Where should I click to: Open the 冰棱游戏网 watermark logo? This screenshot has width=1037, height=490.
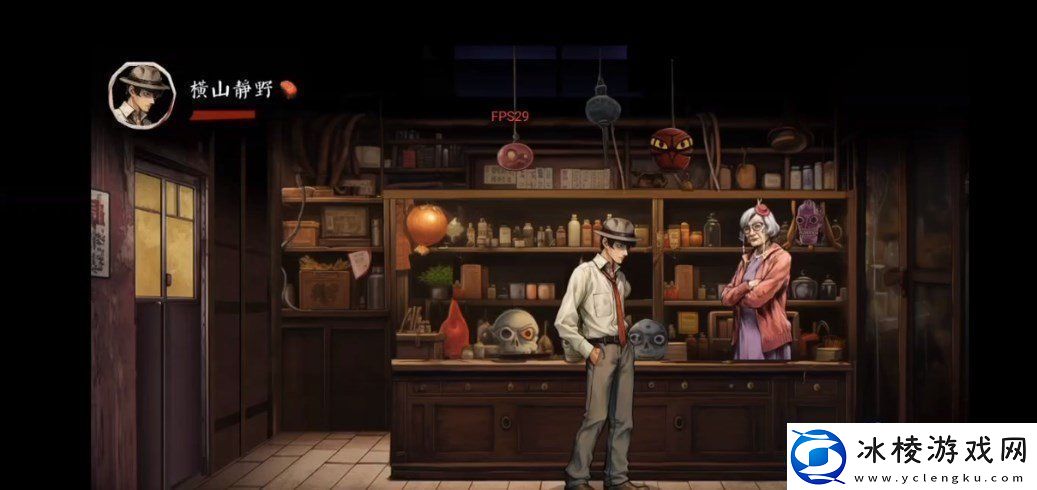[819, 457]
